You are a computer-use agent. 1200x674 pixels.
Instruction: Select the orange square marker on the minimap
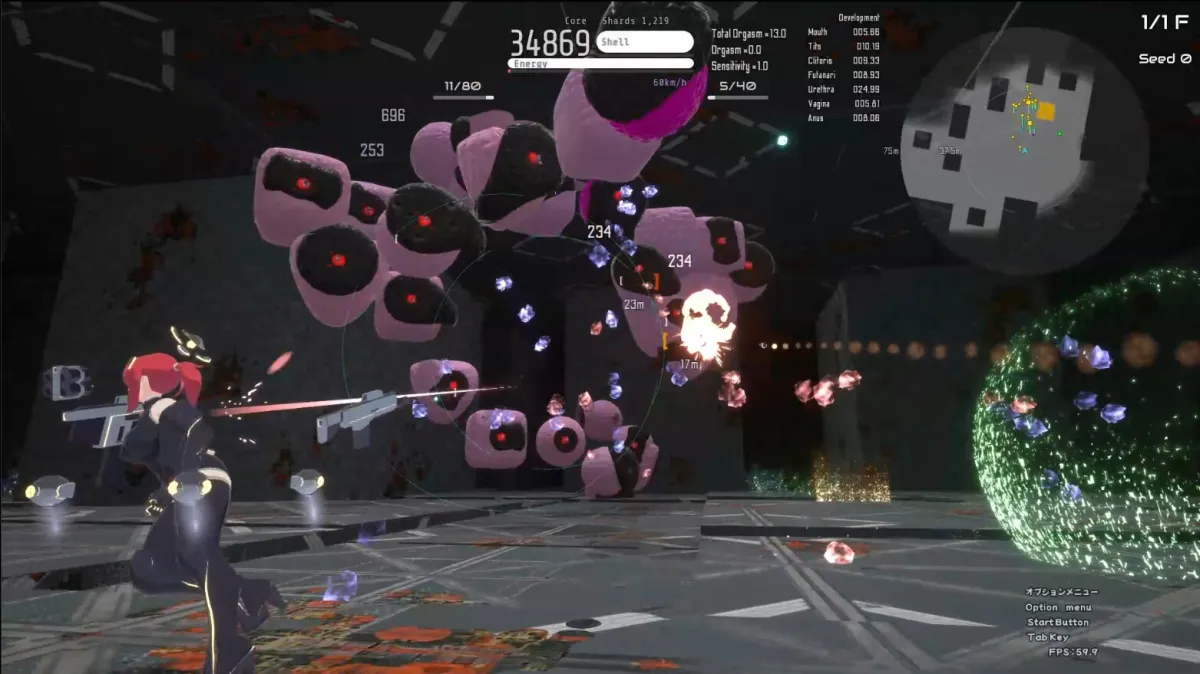[1046, 111]
